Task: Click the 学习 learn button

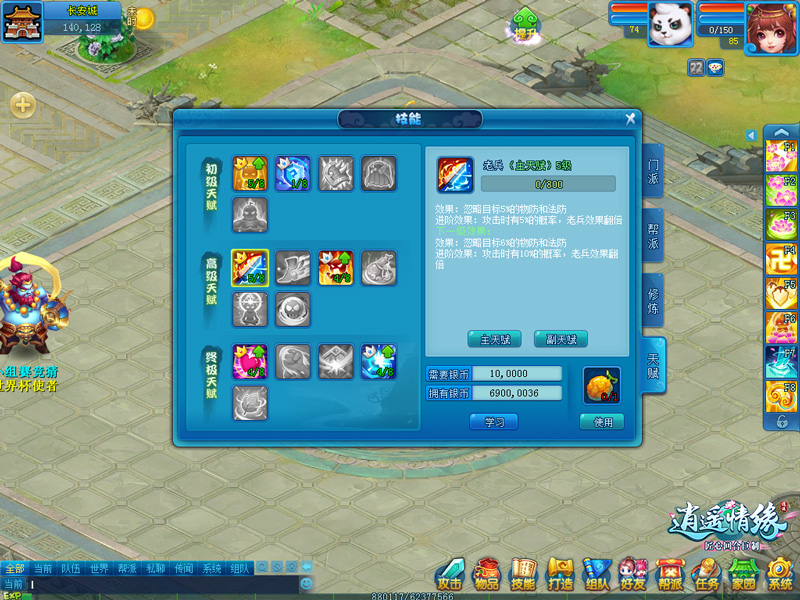Action: [494, 422]
